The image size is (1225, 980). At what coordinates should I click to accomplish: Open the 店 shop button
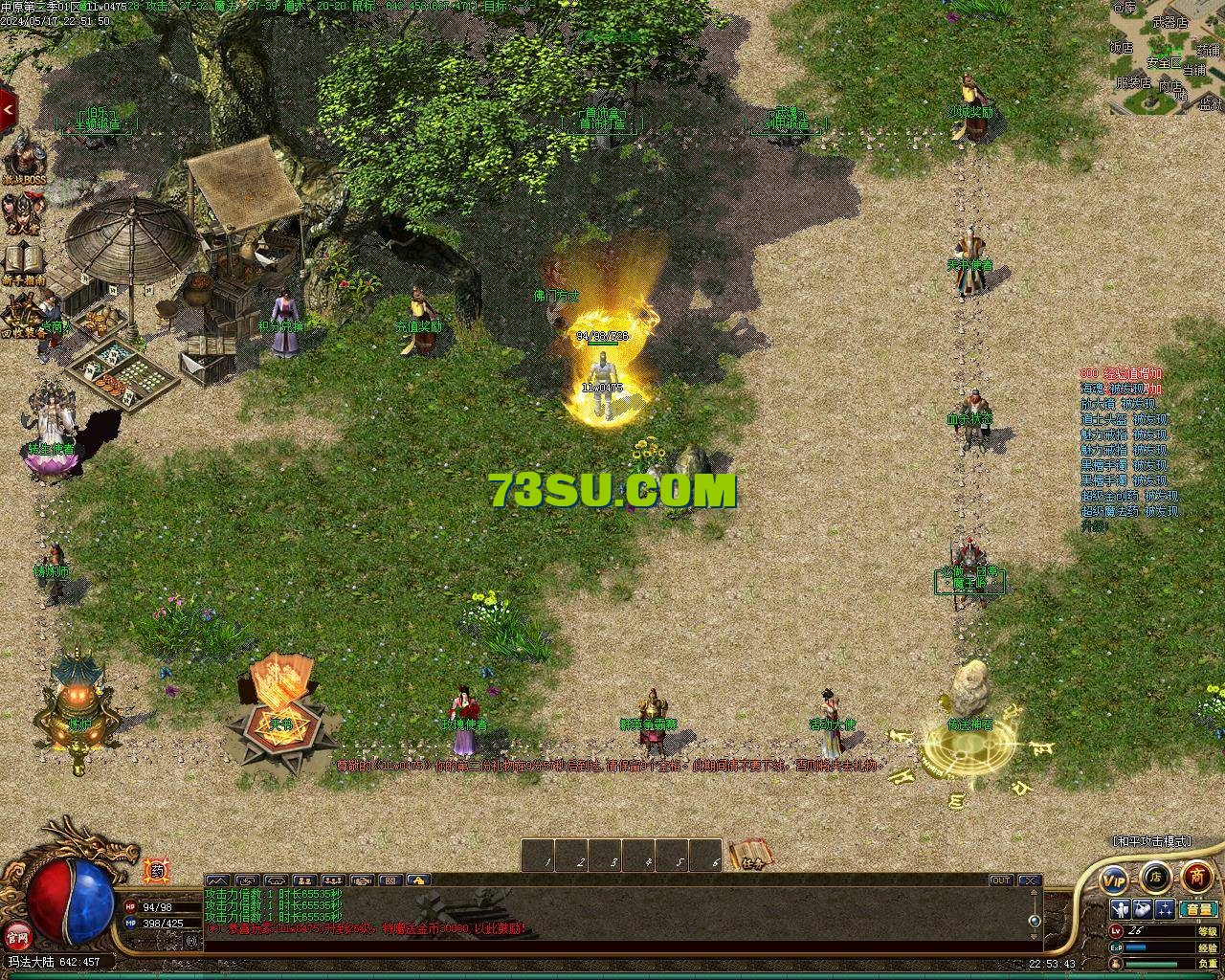[x=1156, y=876]
